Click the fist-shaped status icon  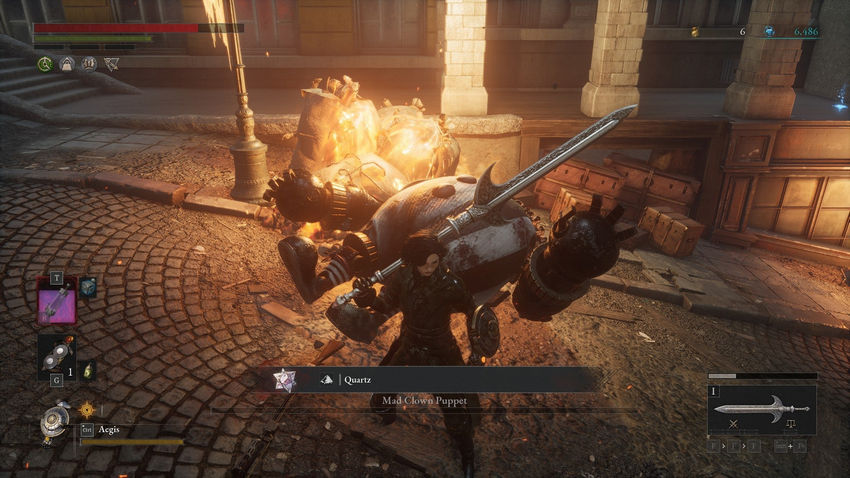coord(89,64)
